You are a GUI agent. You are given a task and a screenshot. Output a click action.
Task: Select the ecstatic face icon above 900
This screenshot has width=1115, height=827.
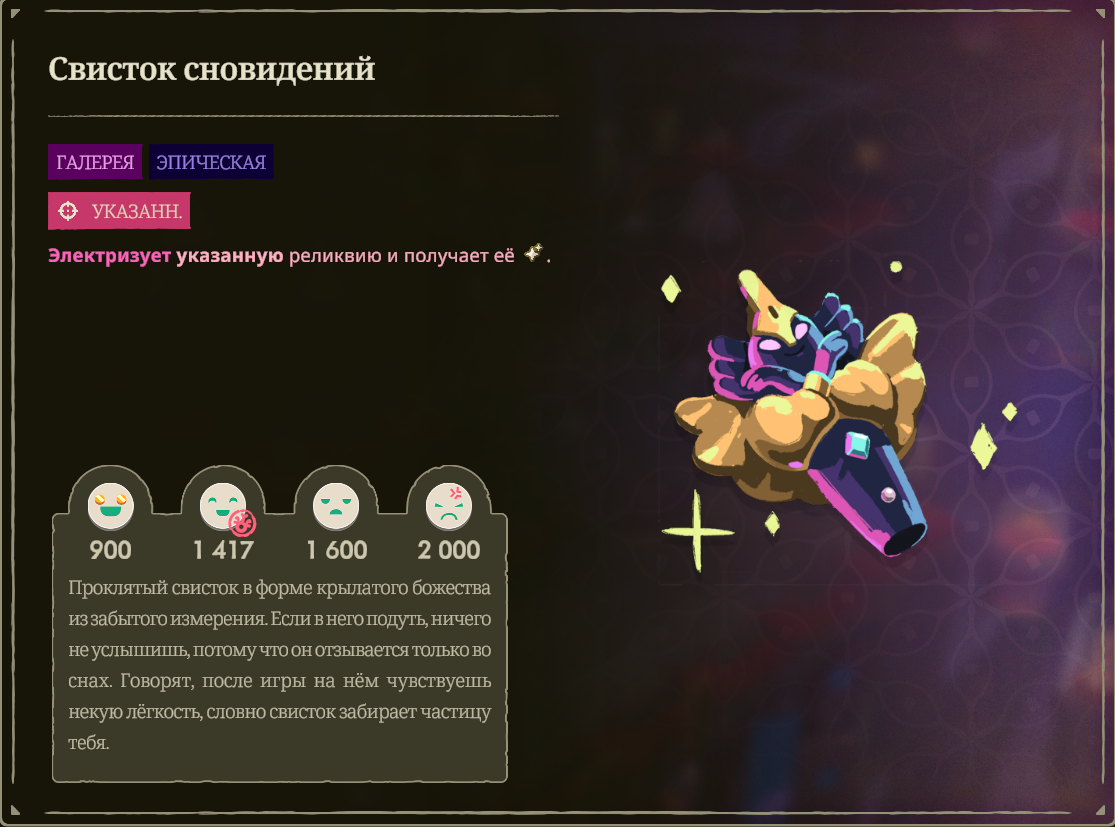click(x=110, y=507)
